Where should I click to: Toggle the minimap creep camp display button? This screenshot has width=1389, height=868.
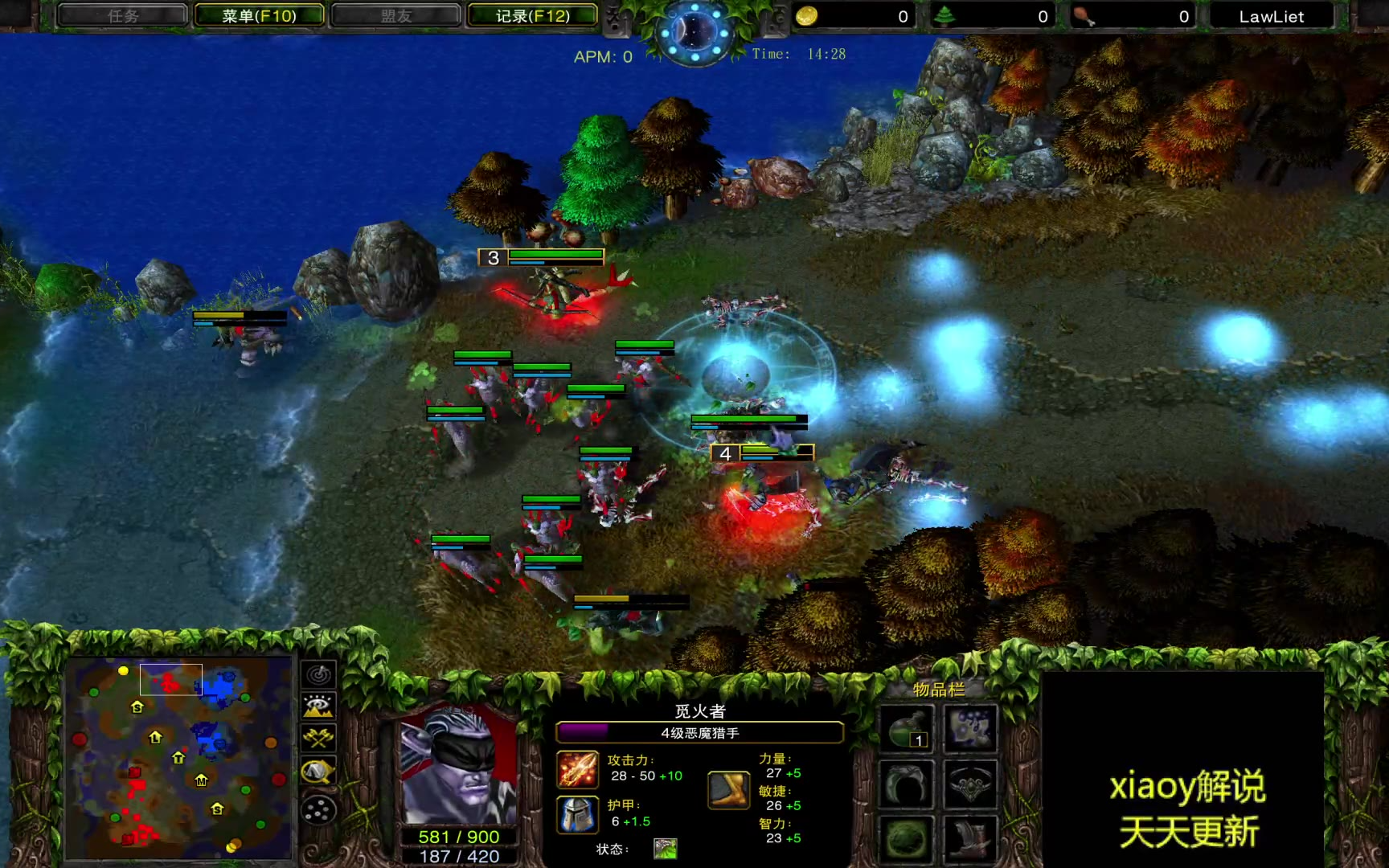(318, 772)
